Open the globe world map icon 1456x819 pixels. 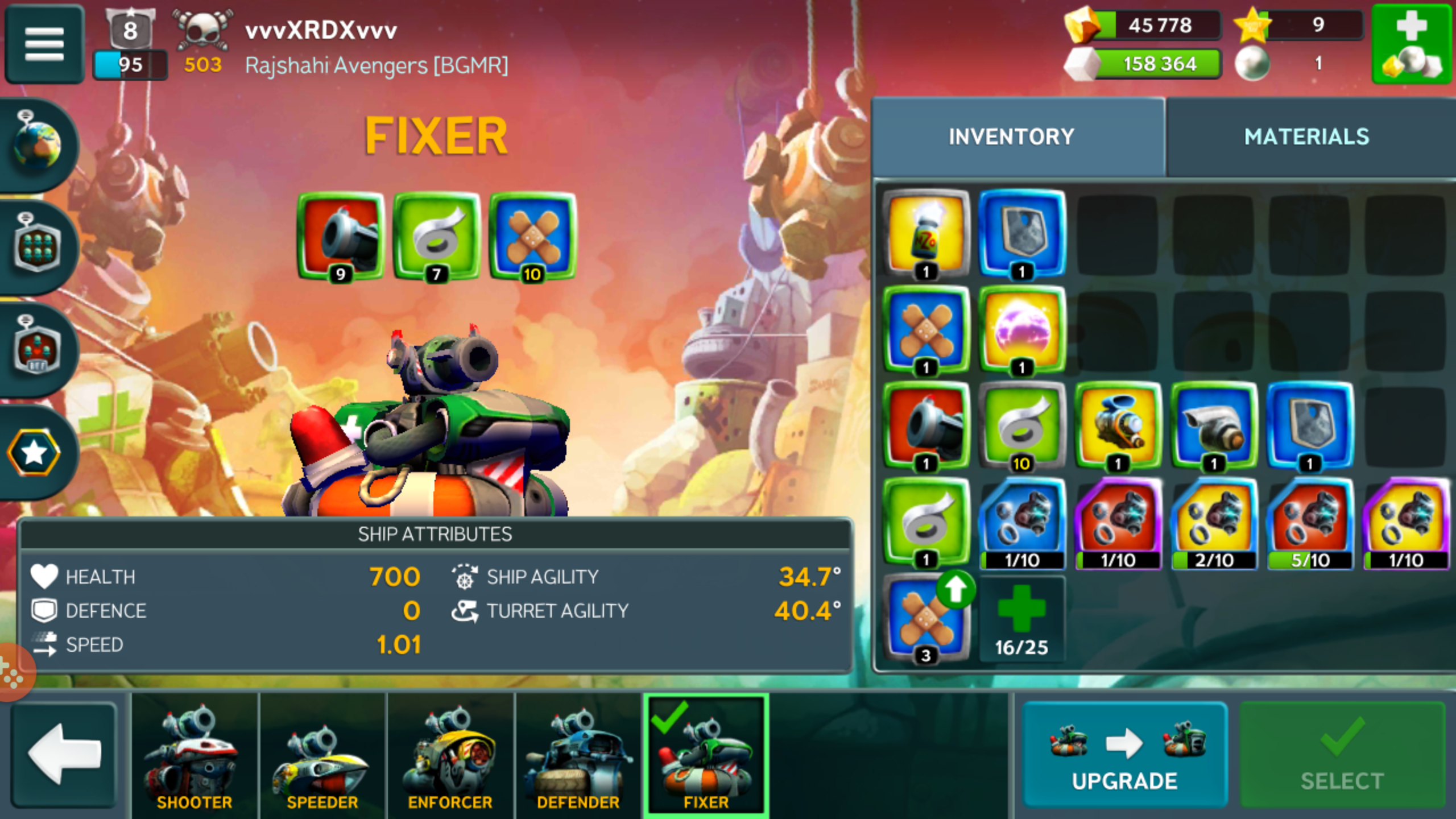pyautogui.click(x=38, y=144)
